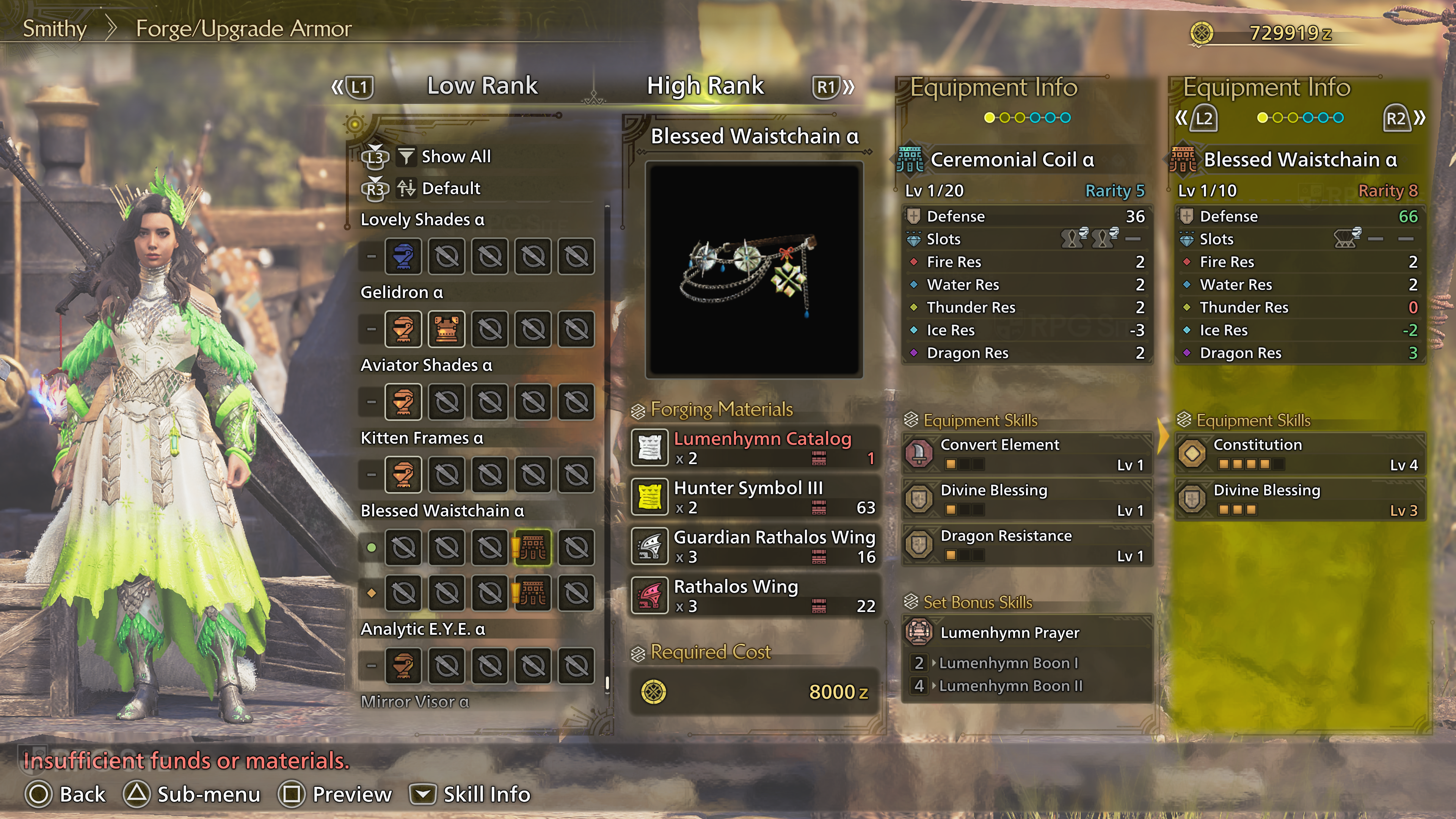
Task: Select the highlighted Blessed Waistchain α waist slot
Action: (532, 547)
